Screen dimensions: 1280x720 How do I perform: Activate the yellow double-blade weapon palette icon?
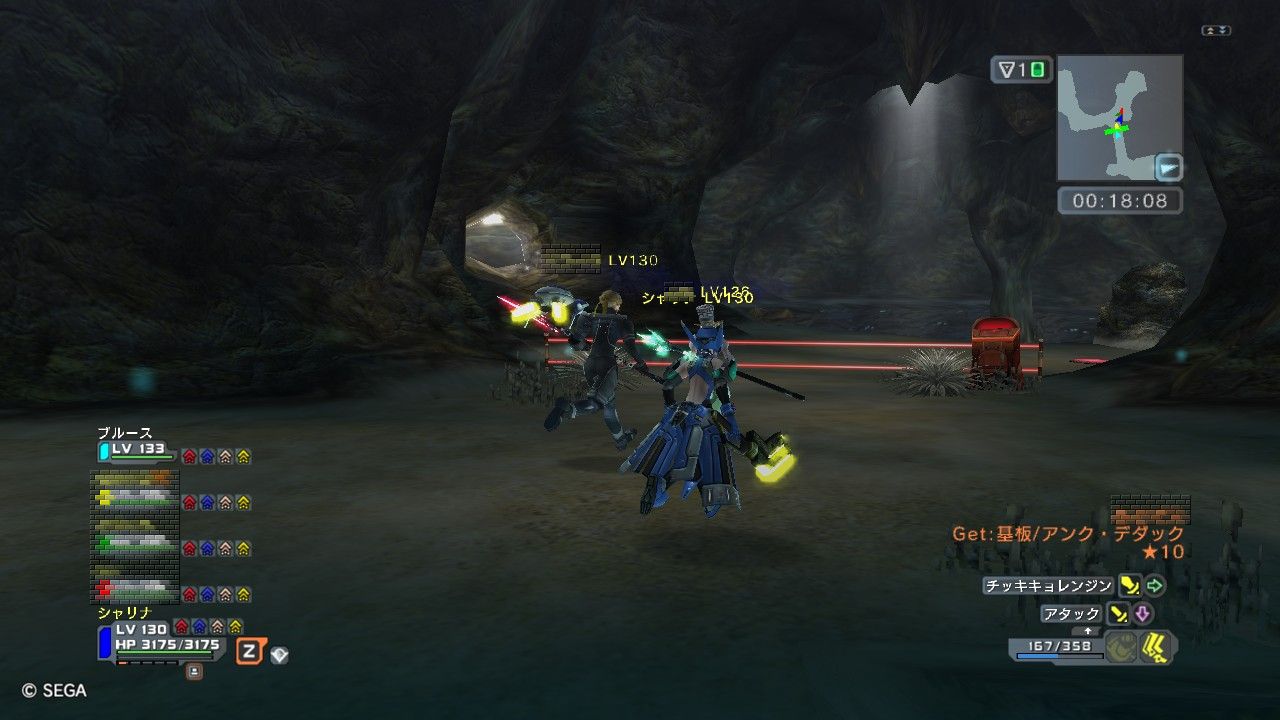[1157, 647]
